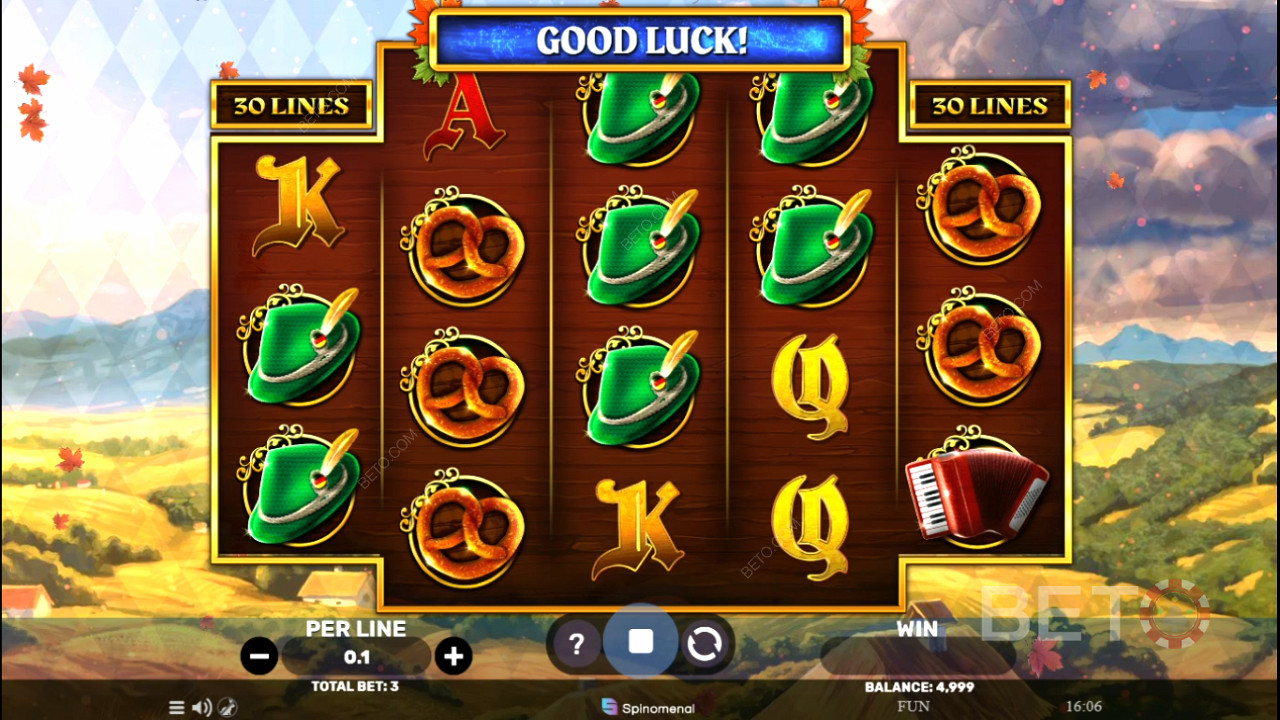The height and width of the screenshot is (720, 1280).
Task: Decrease the per line bet with minus
Action: pyautogui.click(x=259, y=656)
